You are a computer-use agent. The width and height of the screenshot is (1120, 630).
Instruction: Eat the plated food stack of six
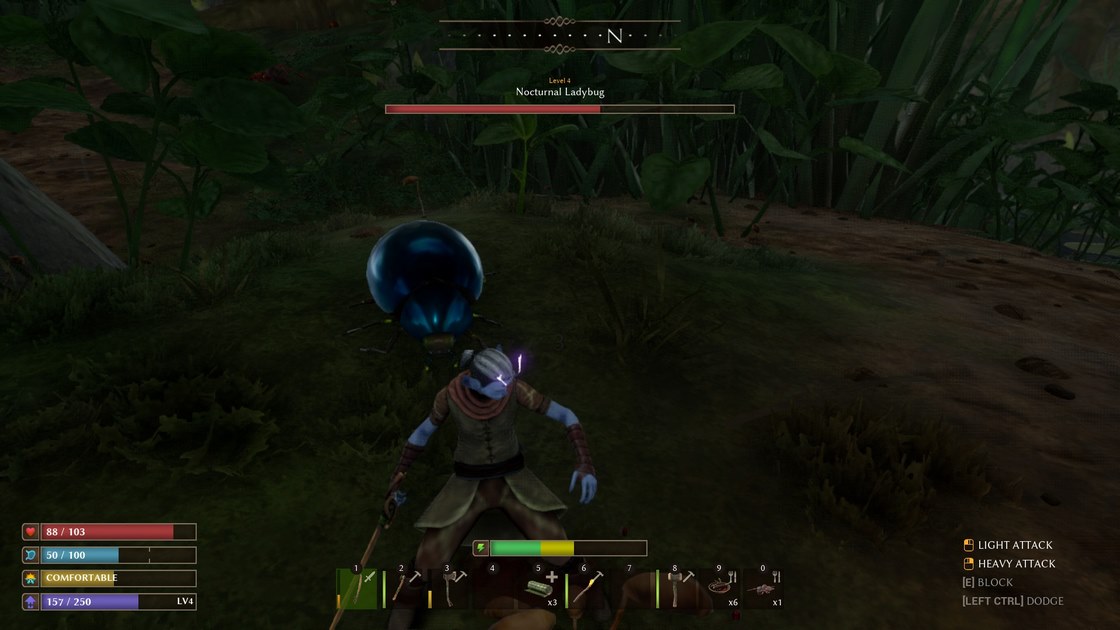(x=721, y=589)
